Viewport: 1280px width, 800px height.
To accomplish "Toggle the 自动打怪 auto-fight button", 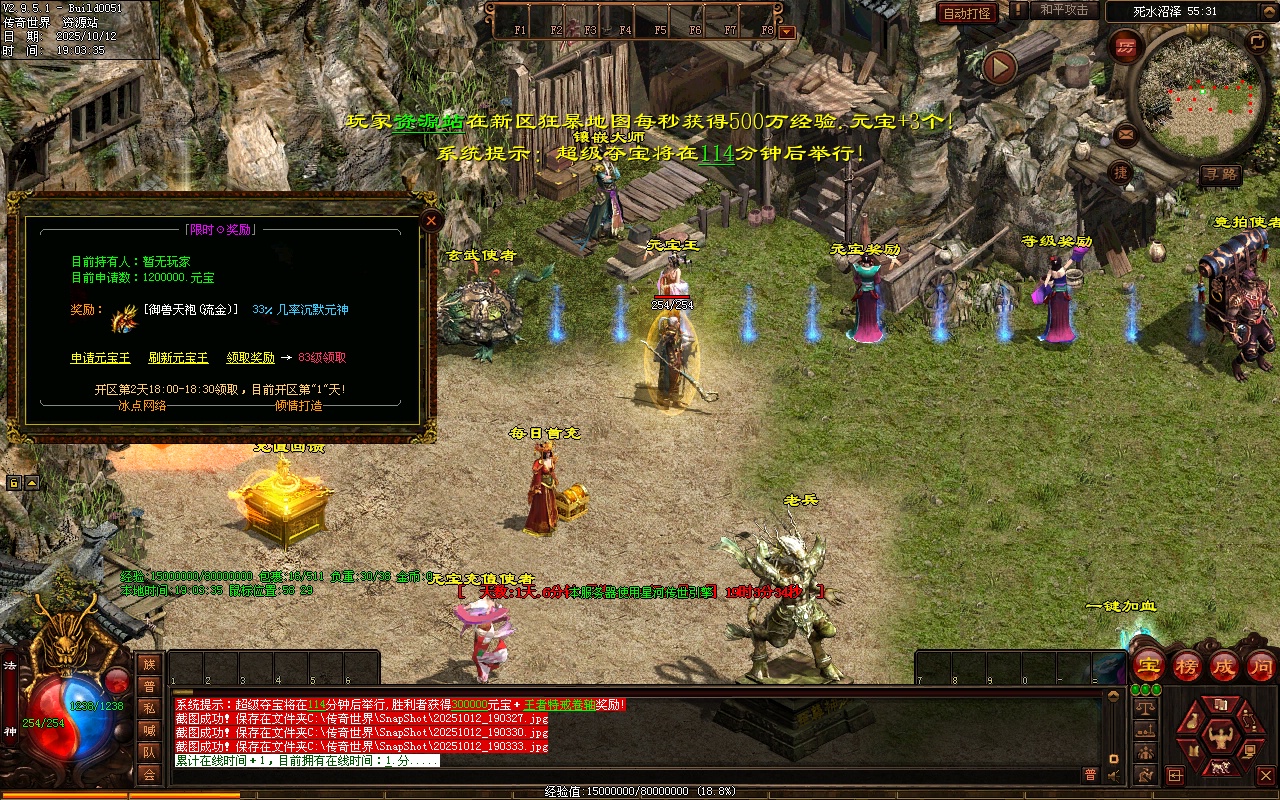I will [967, 13].
